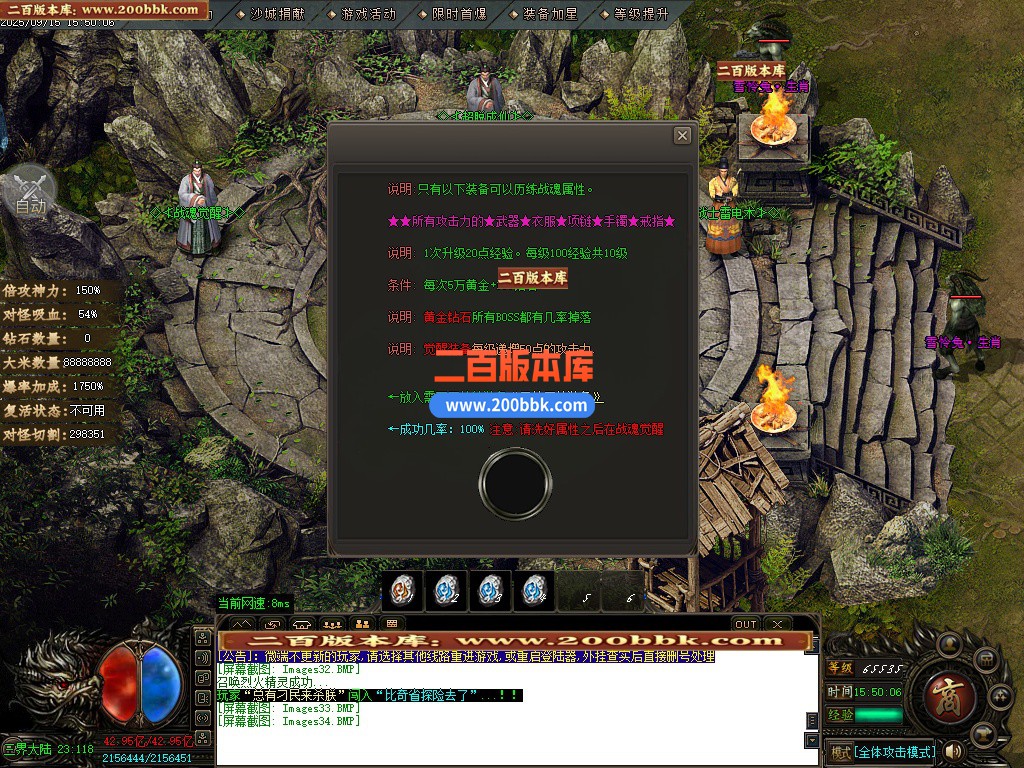This screenshot has width=1024, height=768.
Task: Select the blue rune in hotbar slot 3
Action: [x=490, y=591]
